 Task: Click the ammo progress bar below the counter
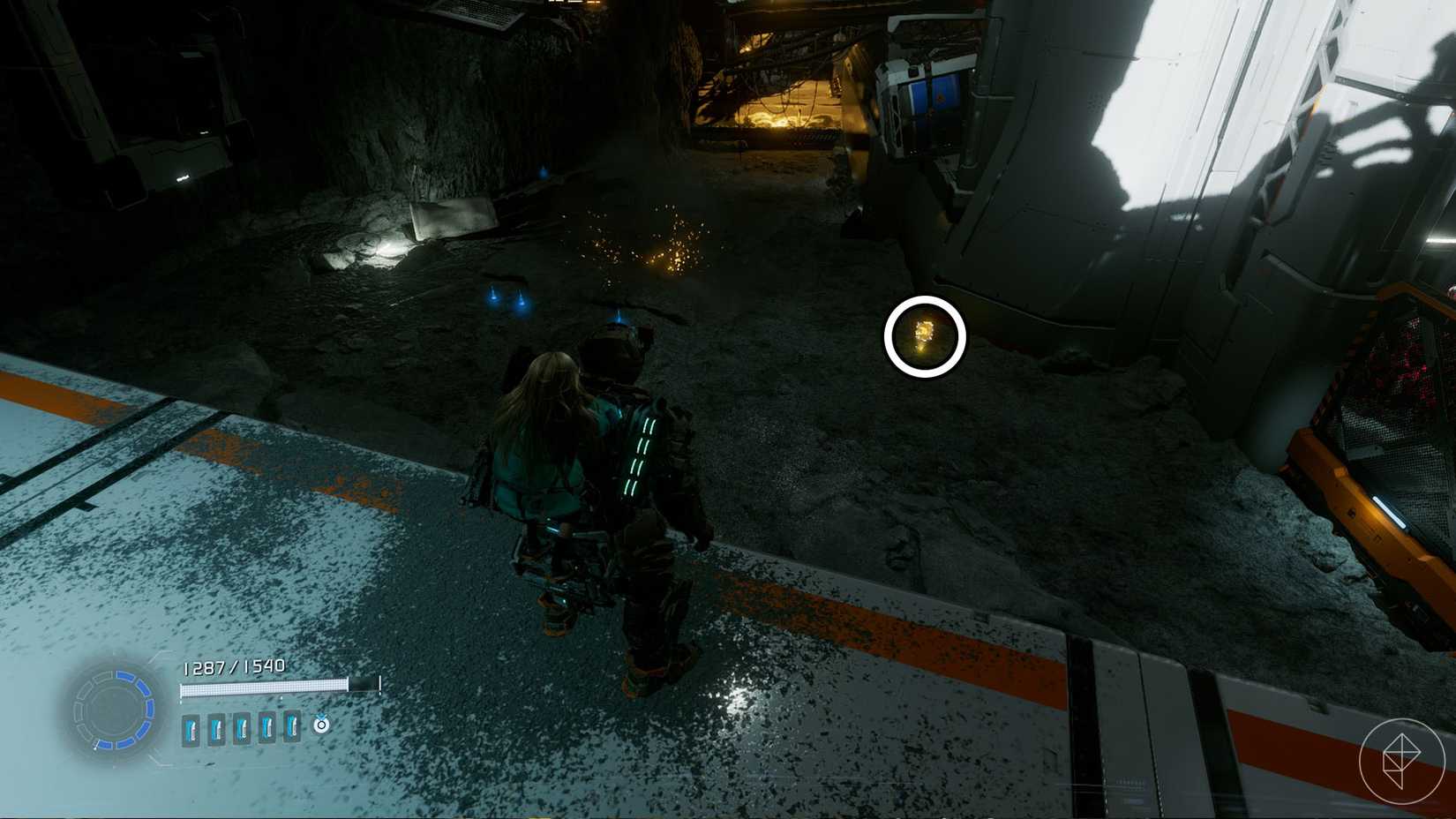coord(265,687)
